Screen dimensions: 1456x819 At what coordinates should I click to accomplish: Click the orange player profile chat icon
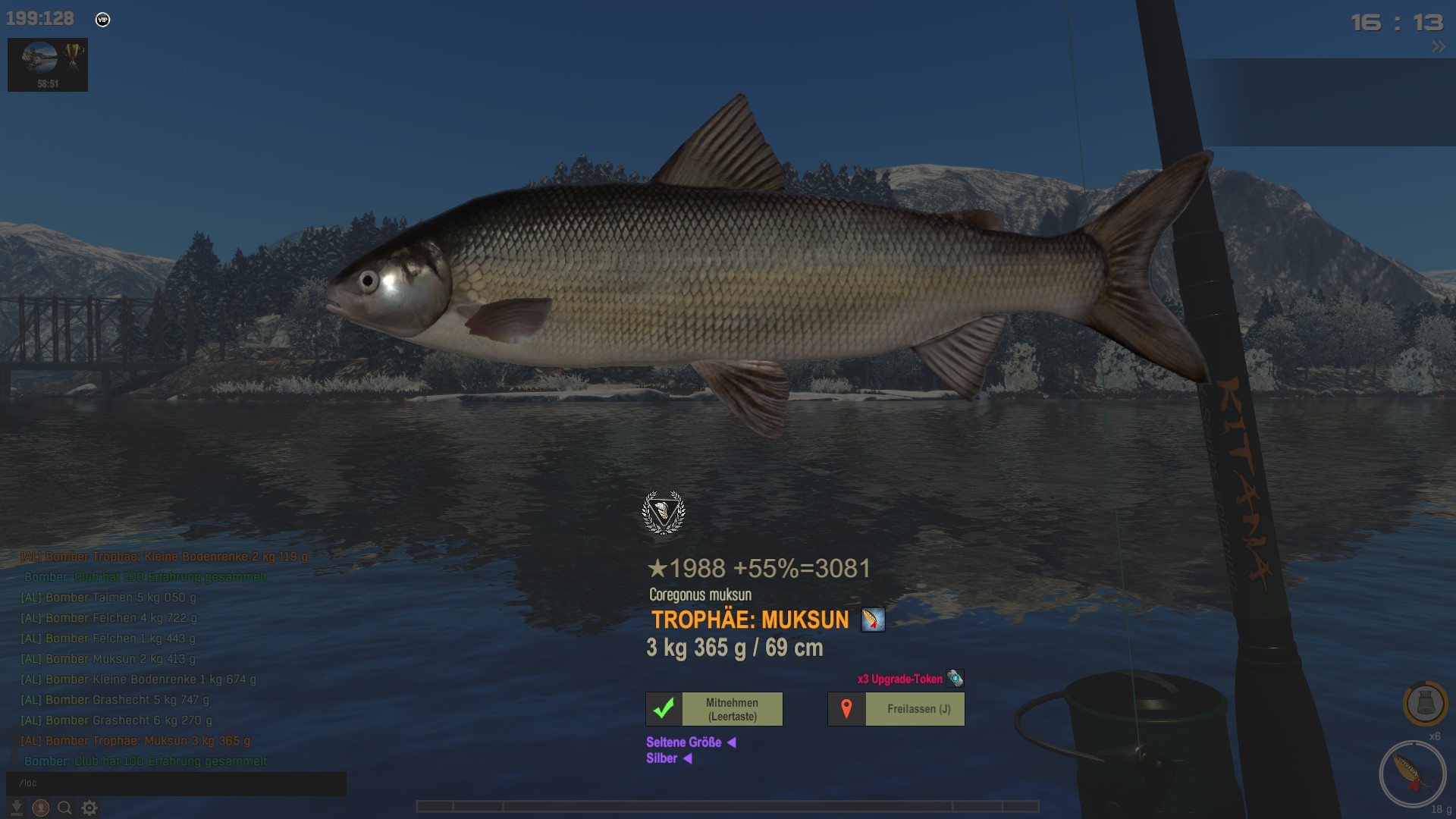pos(41,808)
